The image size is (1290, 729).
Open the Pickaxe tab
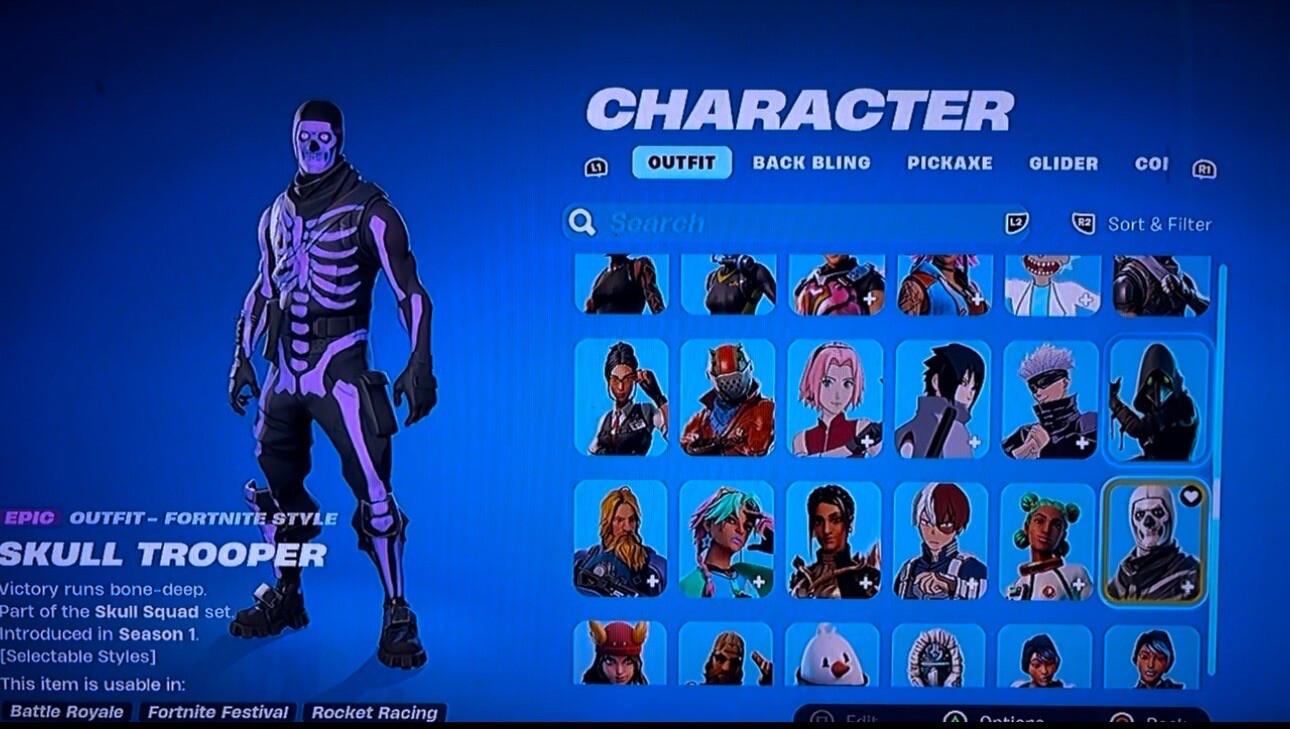[x=950, y=163]
